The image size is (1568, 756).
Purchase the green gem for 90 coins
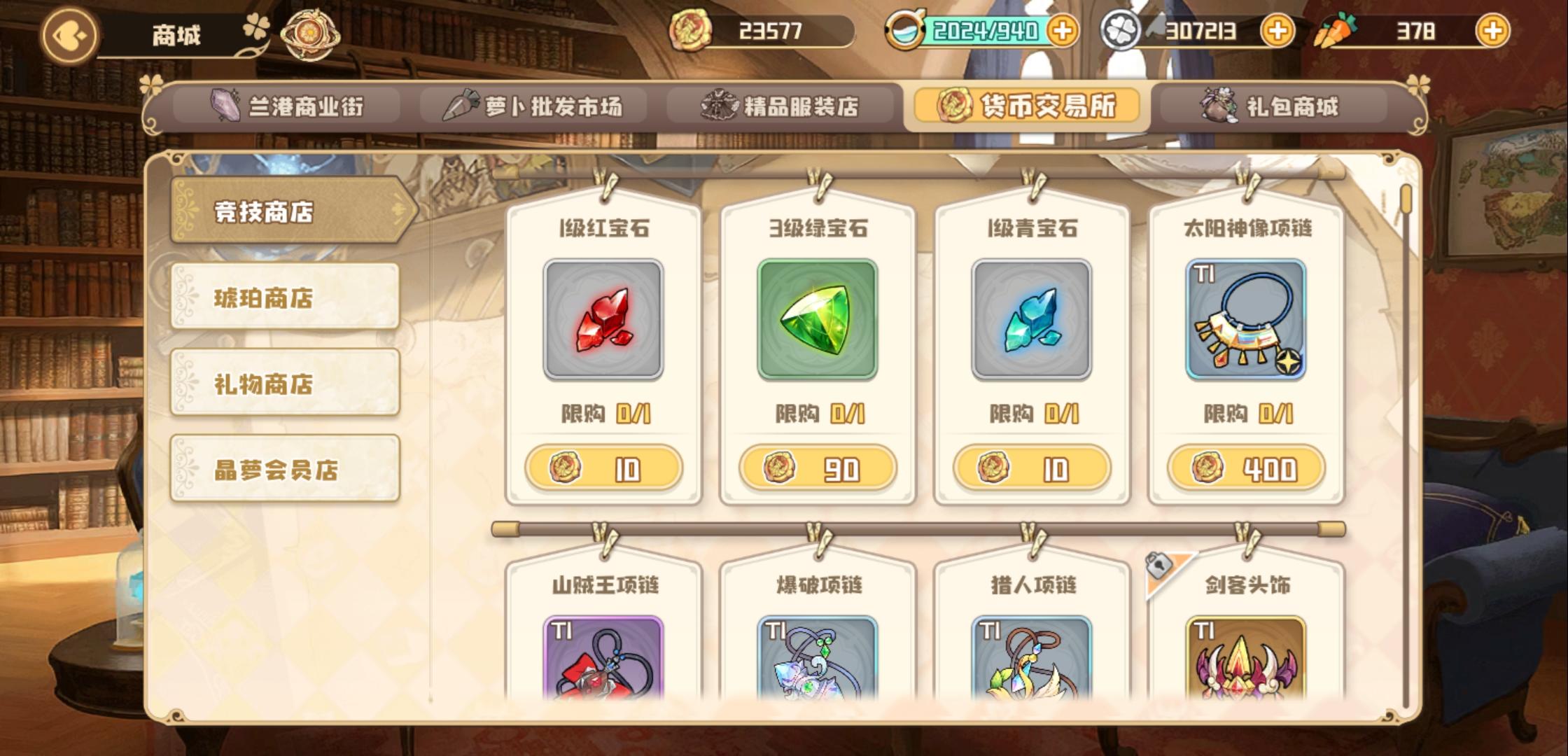point(818,469)
